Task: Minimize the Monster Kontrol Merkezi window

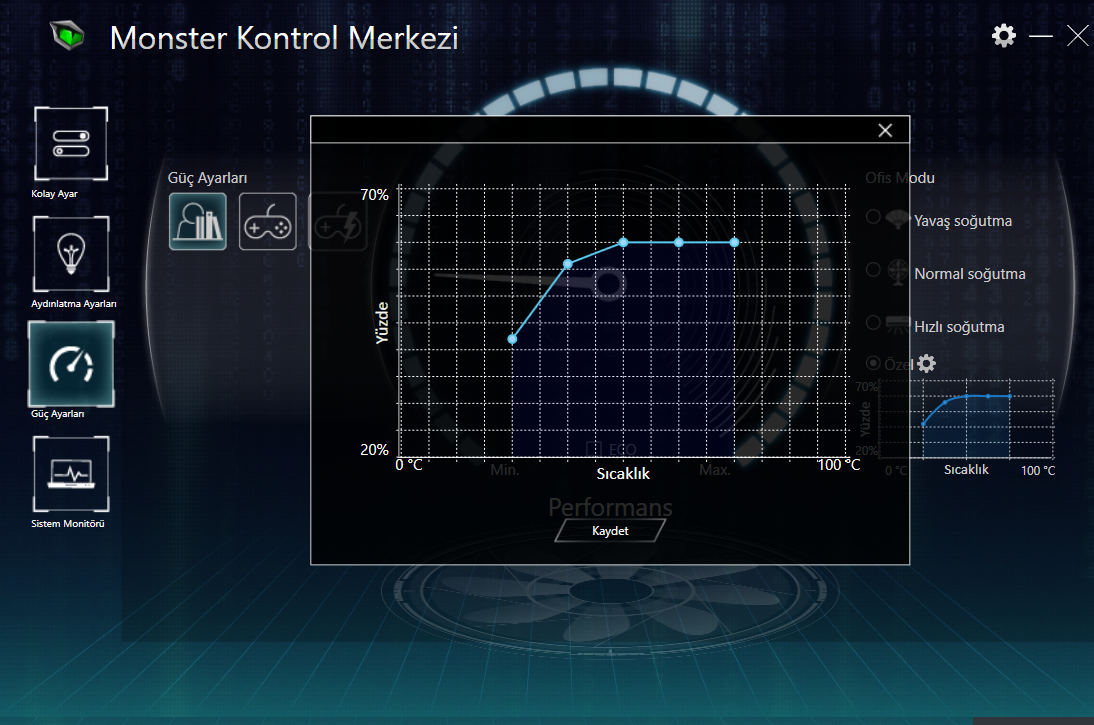Action: pyautogui.click(x=1041, y=36)
